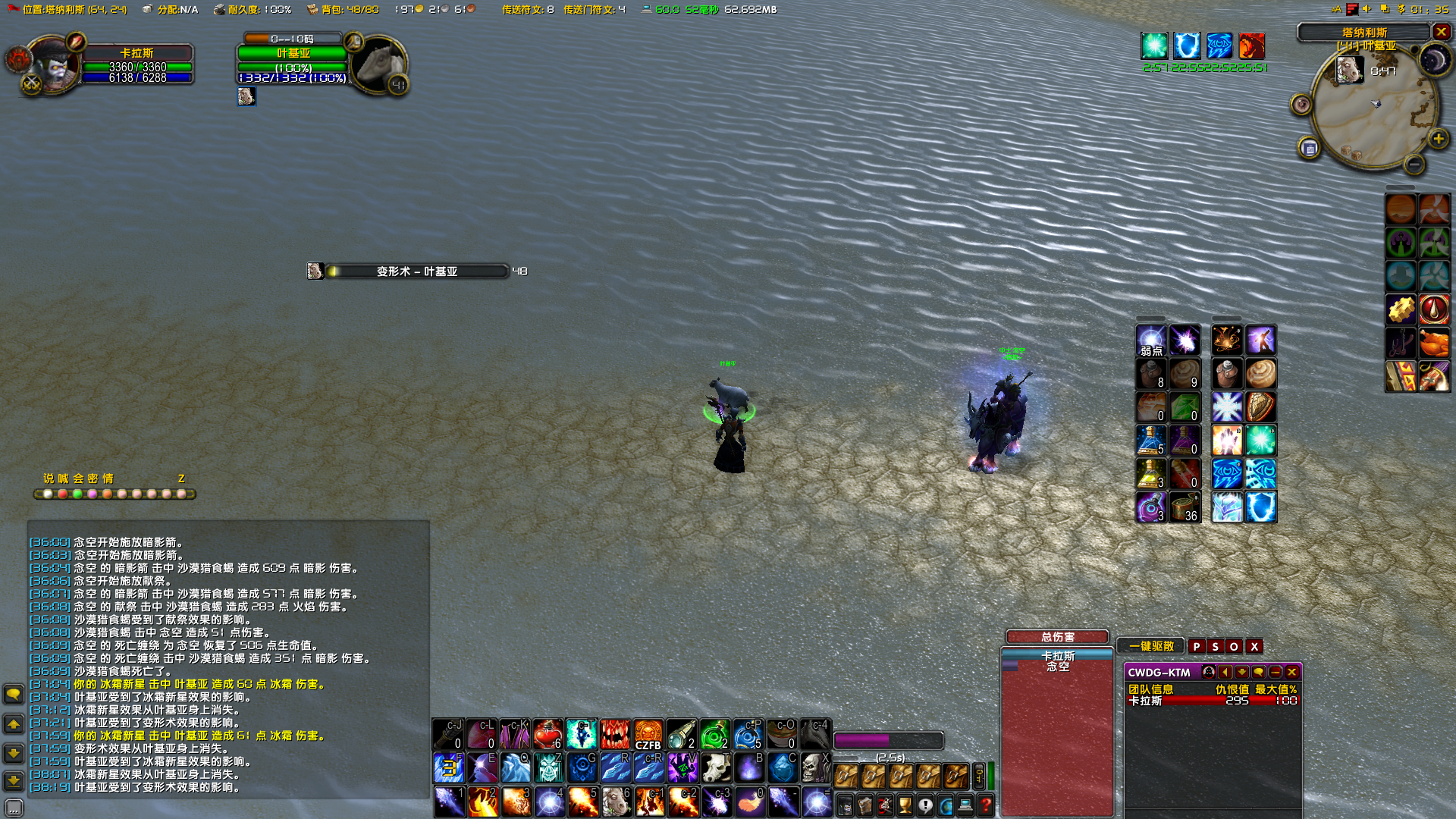This screenshot has height=819, width=1456.
Task: Zoom in on the minimap
Action: click(x=1438, y=139)
